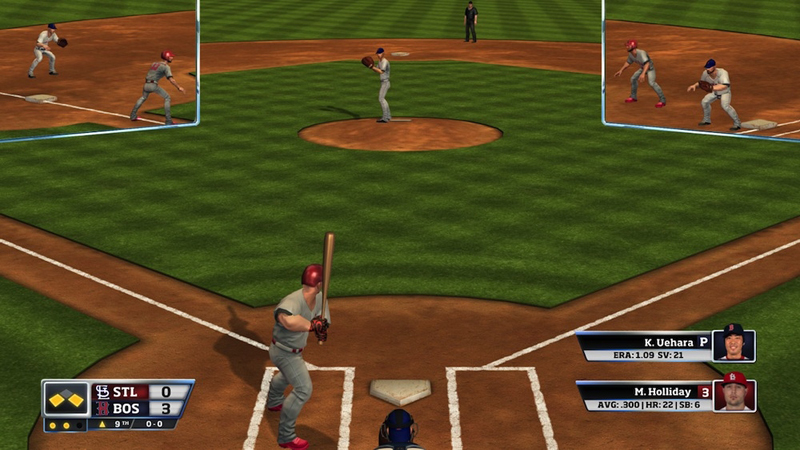This screenshot has height=450, width=800.
Task: Select the M. Holliday batter card
Action: (645, 396)
